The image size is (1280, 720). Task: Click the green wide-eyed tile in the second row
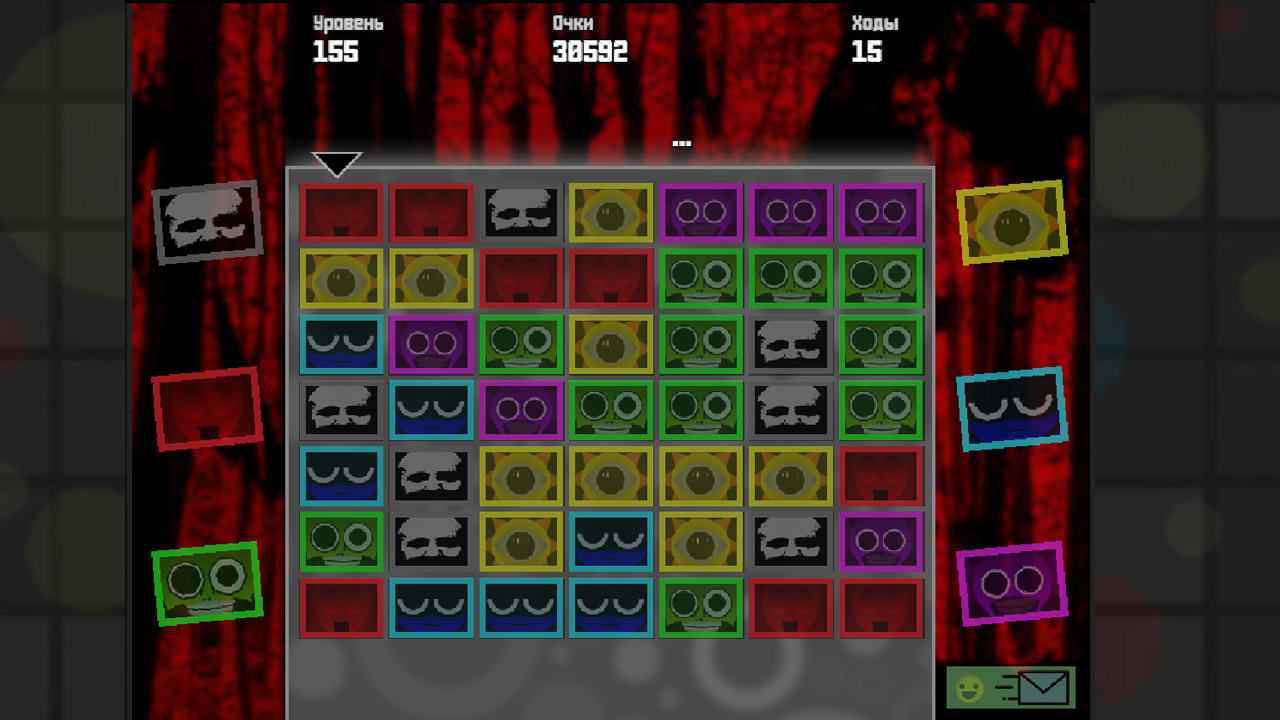(x=701, y=278)
